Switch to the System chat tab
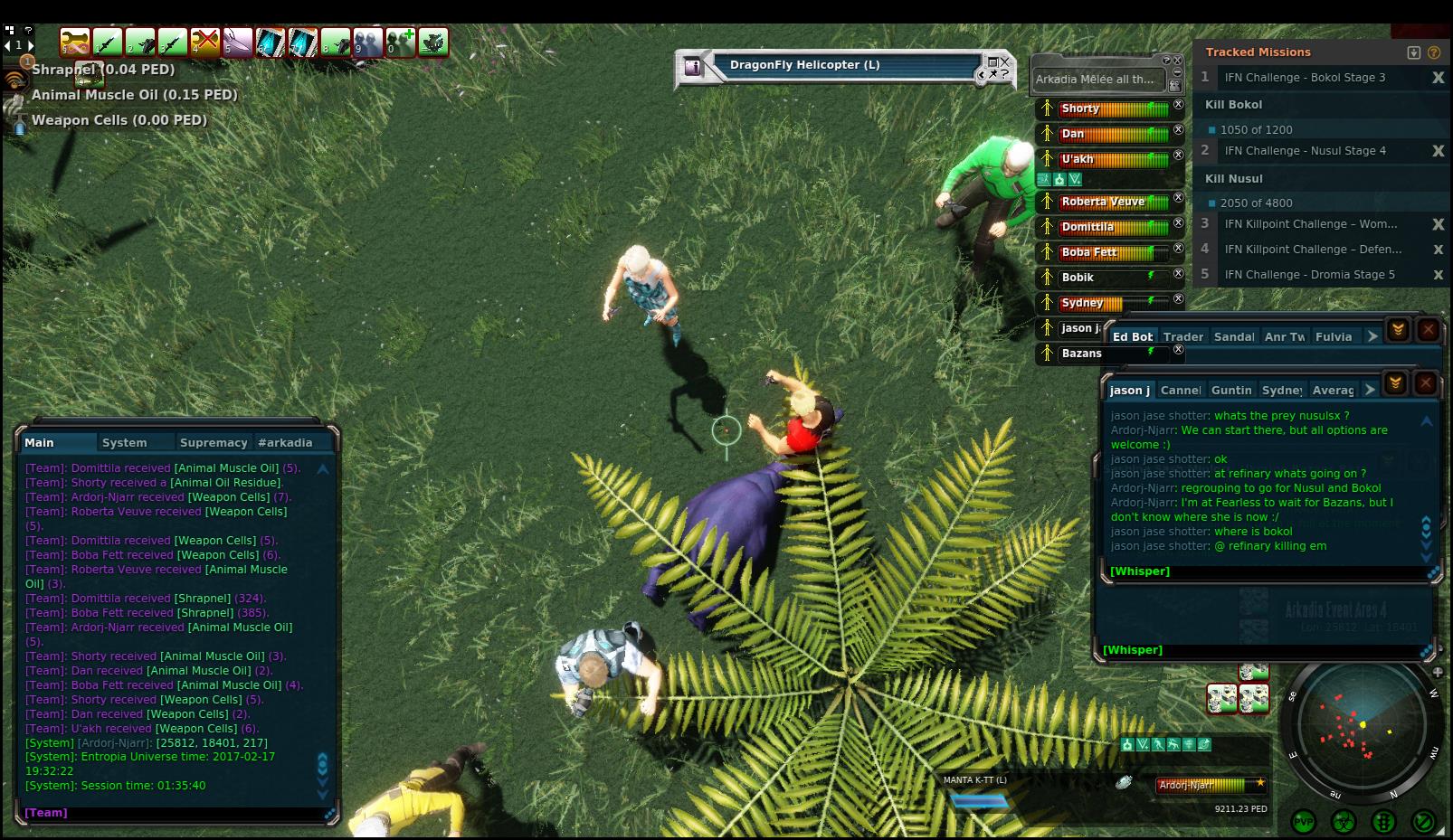1453x840 pixels. pos(124,442)
